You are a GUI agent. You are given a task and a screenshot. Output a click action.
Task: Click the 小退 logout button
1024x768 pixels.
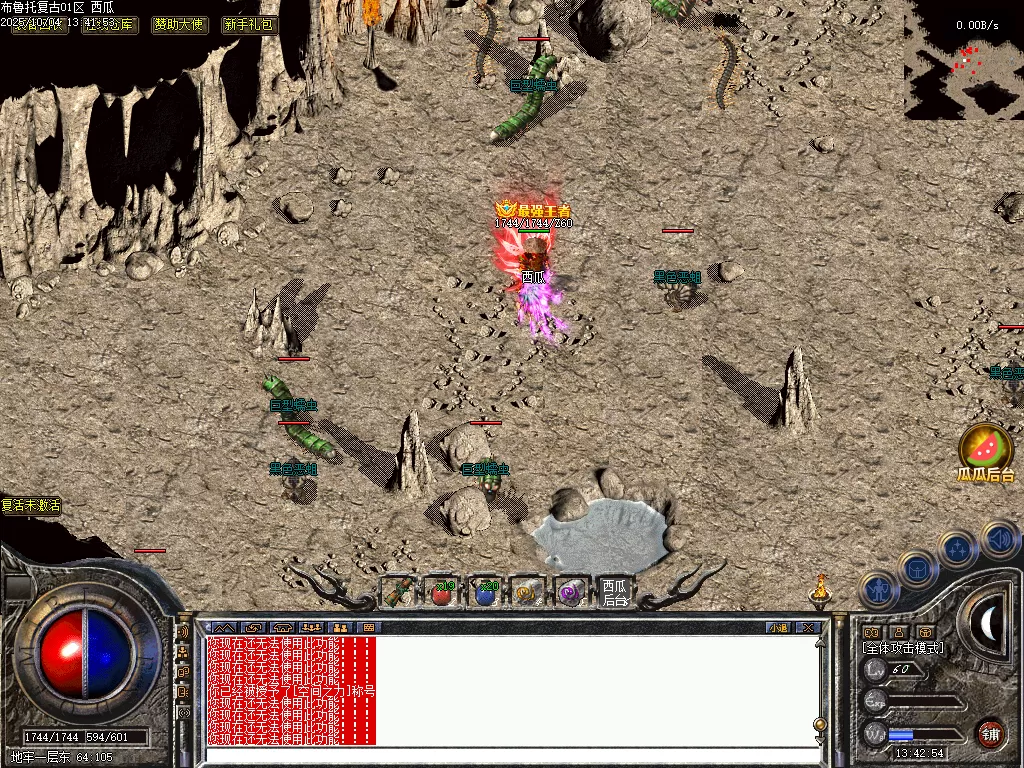[x=778, y=627]
